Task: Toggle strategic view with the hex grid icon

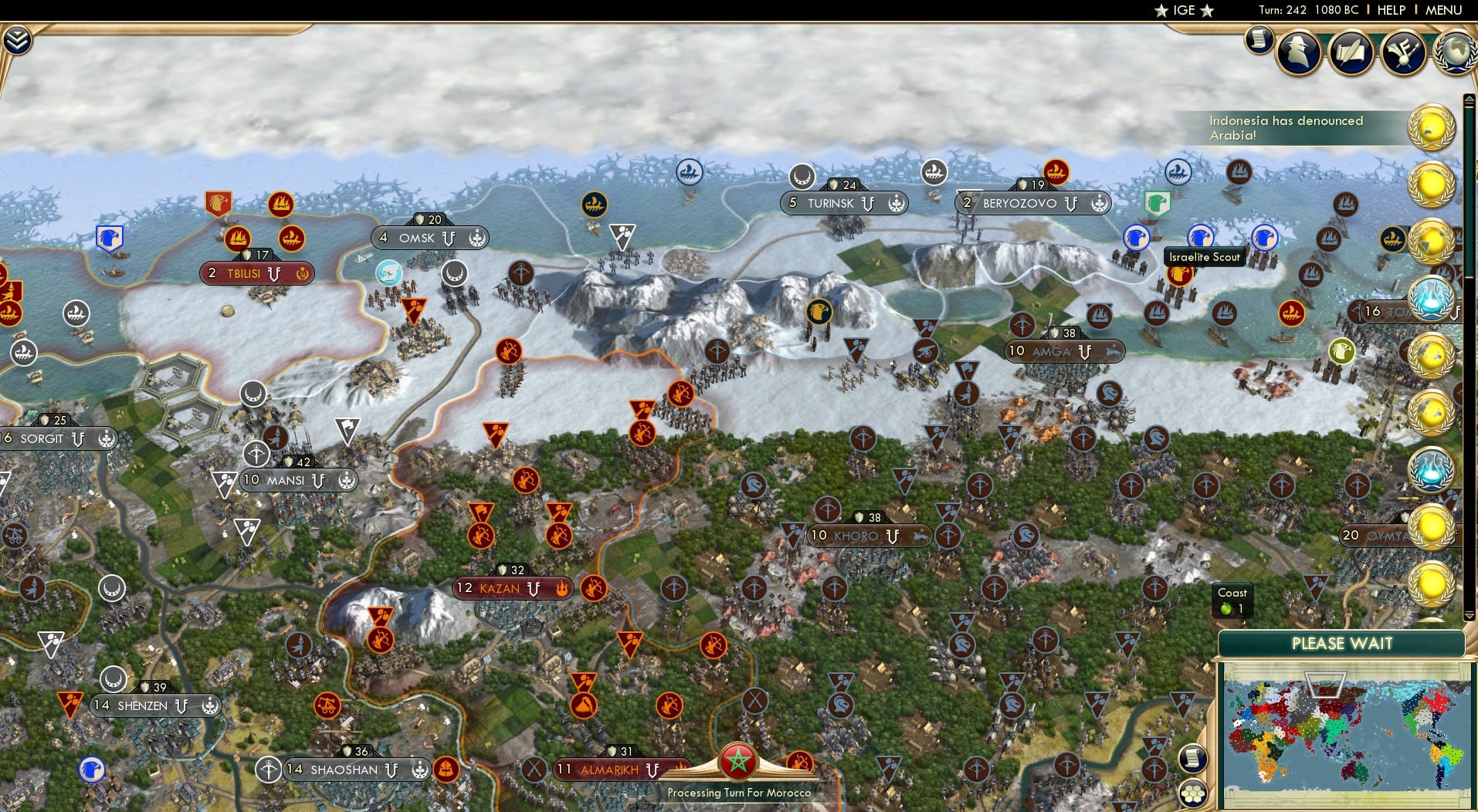Action: tap(1194, 791)
